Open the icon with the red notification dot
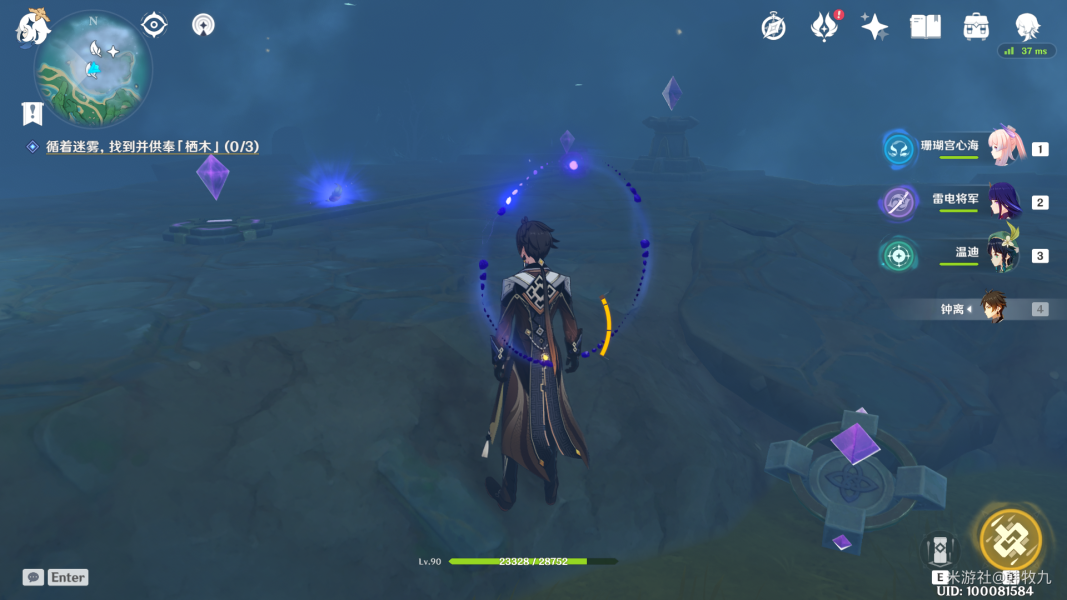Screen dimensions: 1067x600 (824, 27)
